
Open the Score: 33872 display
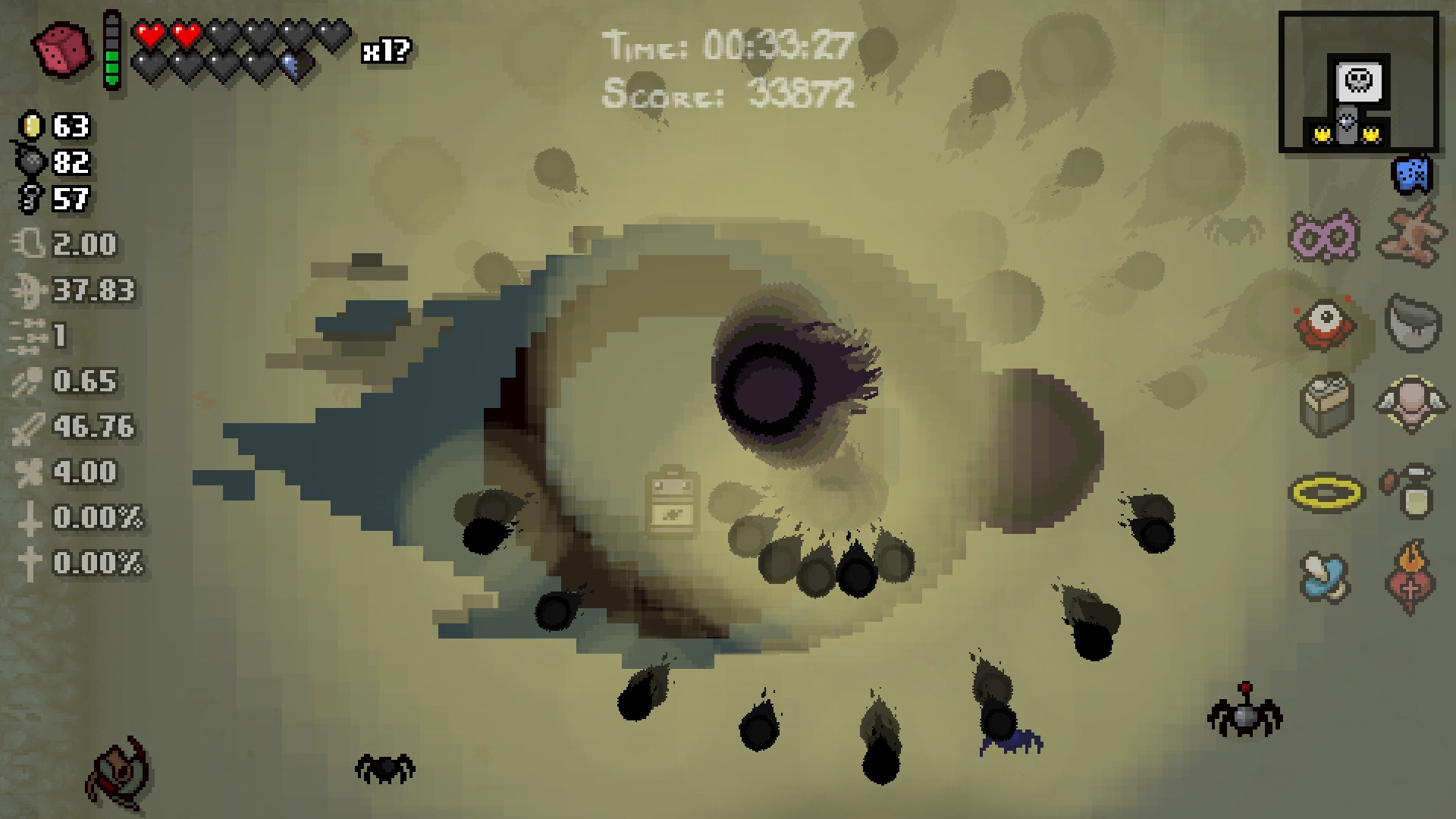pyautogui.click(x=726, y=93)
